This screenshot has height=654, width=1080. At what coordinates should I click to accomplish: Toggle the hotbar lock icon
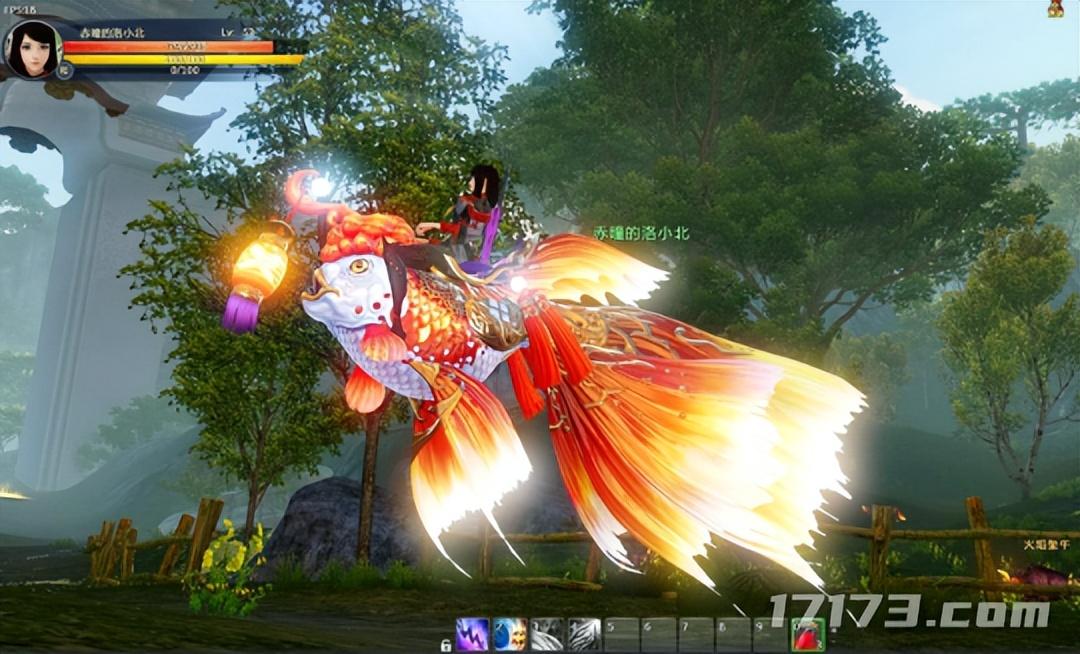(446, 645)
